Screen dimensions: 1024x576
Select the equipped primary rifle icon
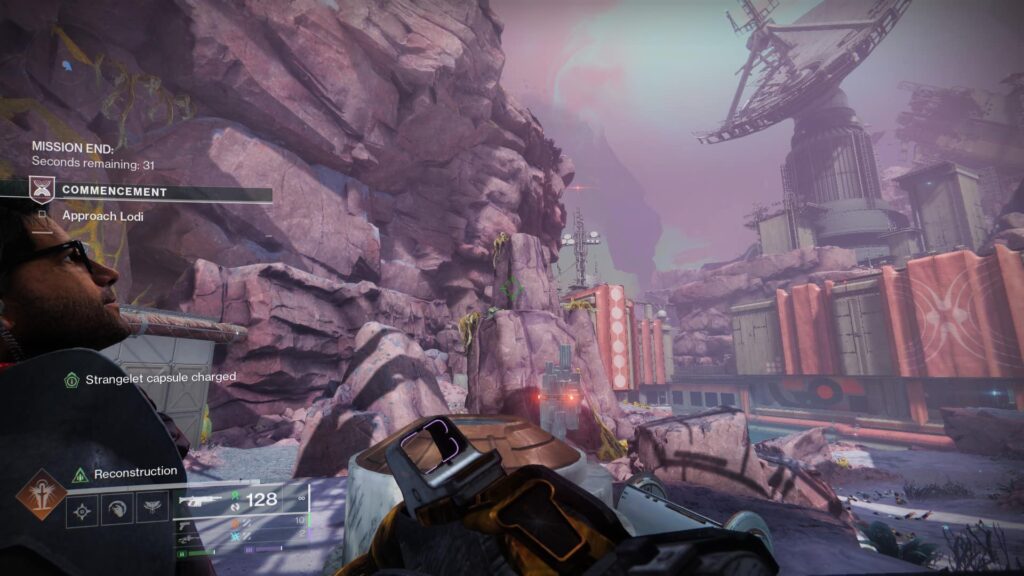tap(200, 499)
